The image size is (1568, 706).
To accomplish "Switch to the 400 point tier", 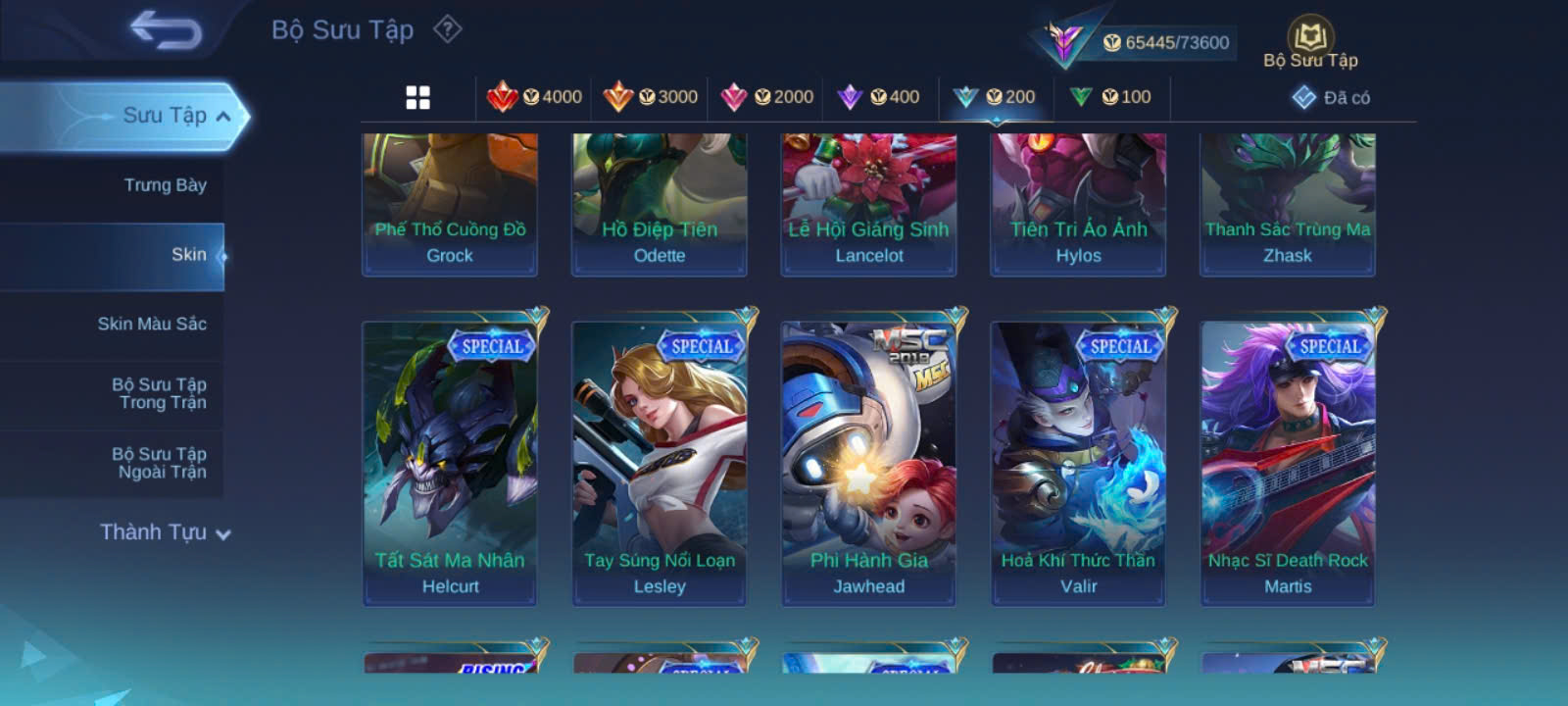I will pos(879,97).
